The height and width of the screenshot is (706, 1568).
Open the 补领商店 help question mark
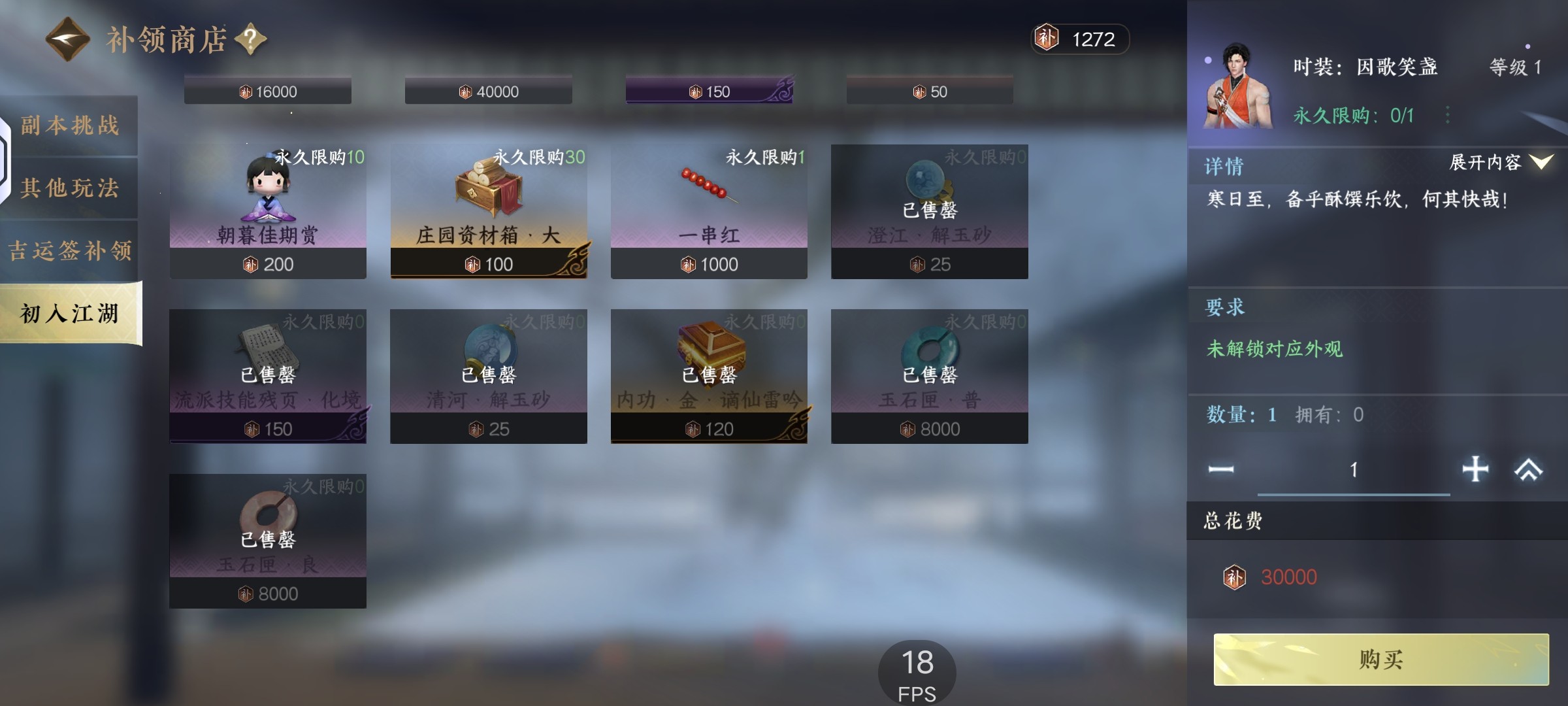tap(251, 39)
